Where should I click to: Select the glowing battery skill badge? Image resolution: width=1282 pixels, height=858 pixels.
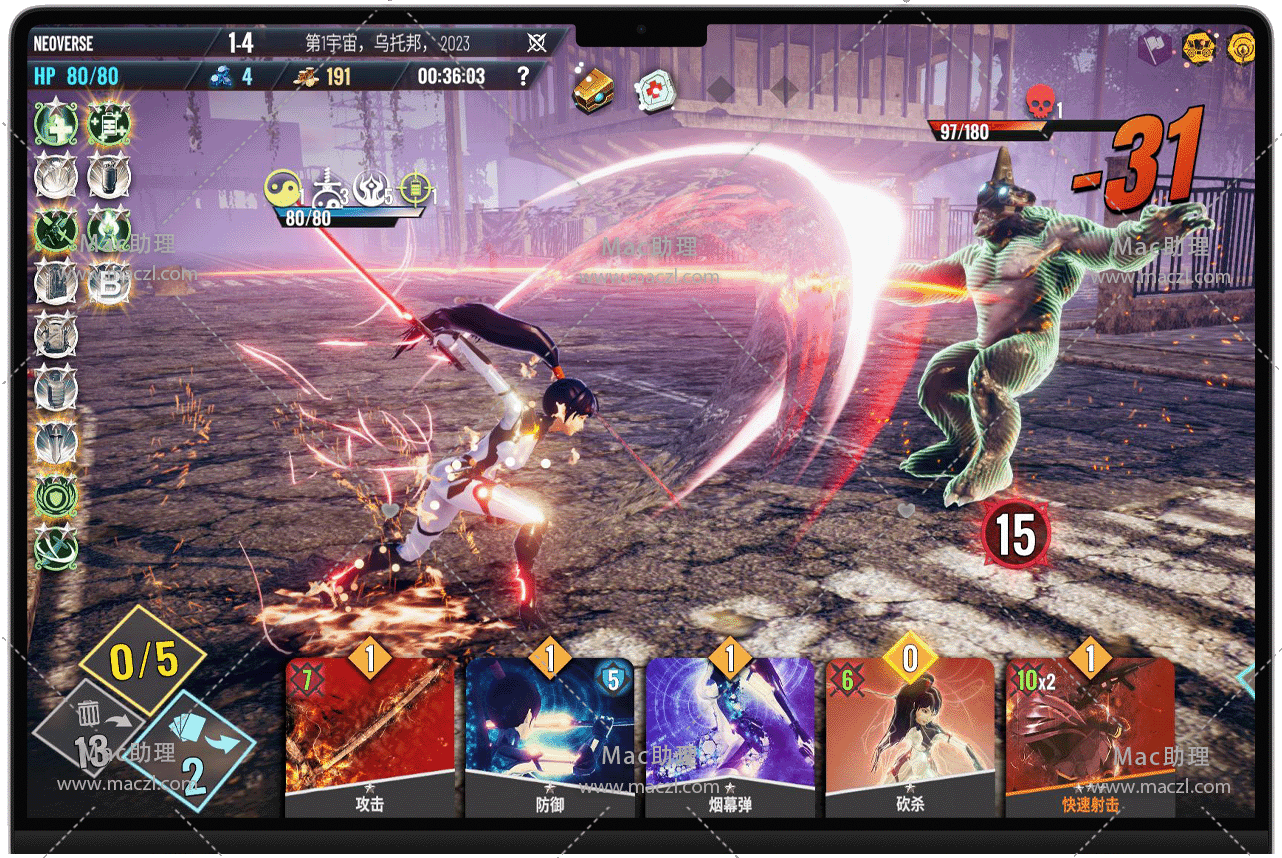(108, 124)
